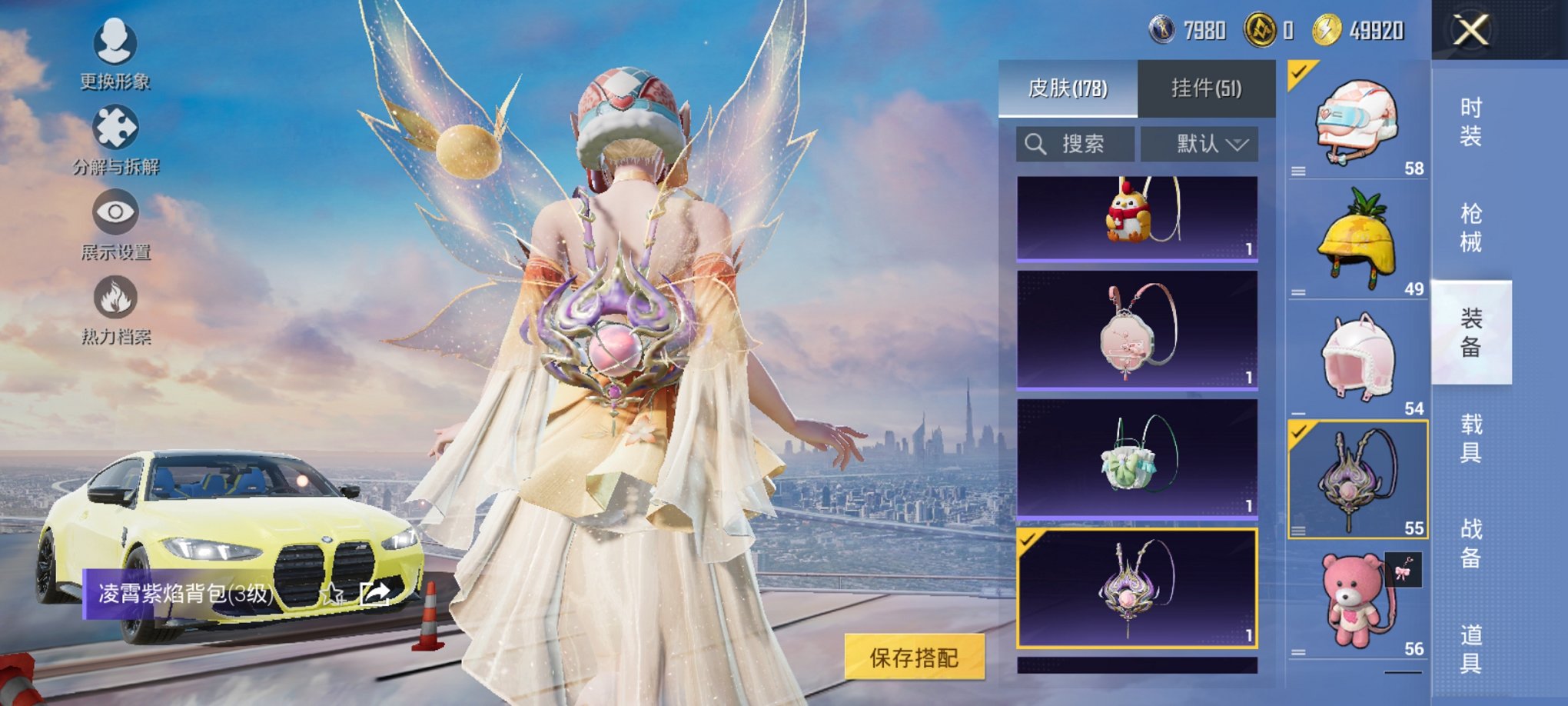This screenshot has width=1568, height=706.
Task: Uncheck the equipped helmet at top right
Action: [x=1300, y=74]
